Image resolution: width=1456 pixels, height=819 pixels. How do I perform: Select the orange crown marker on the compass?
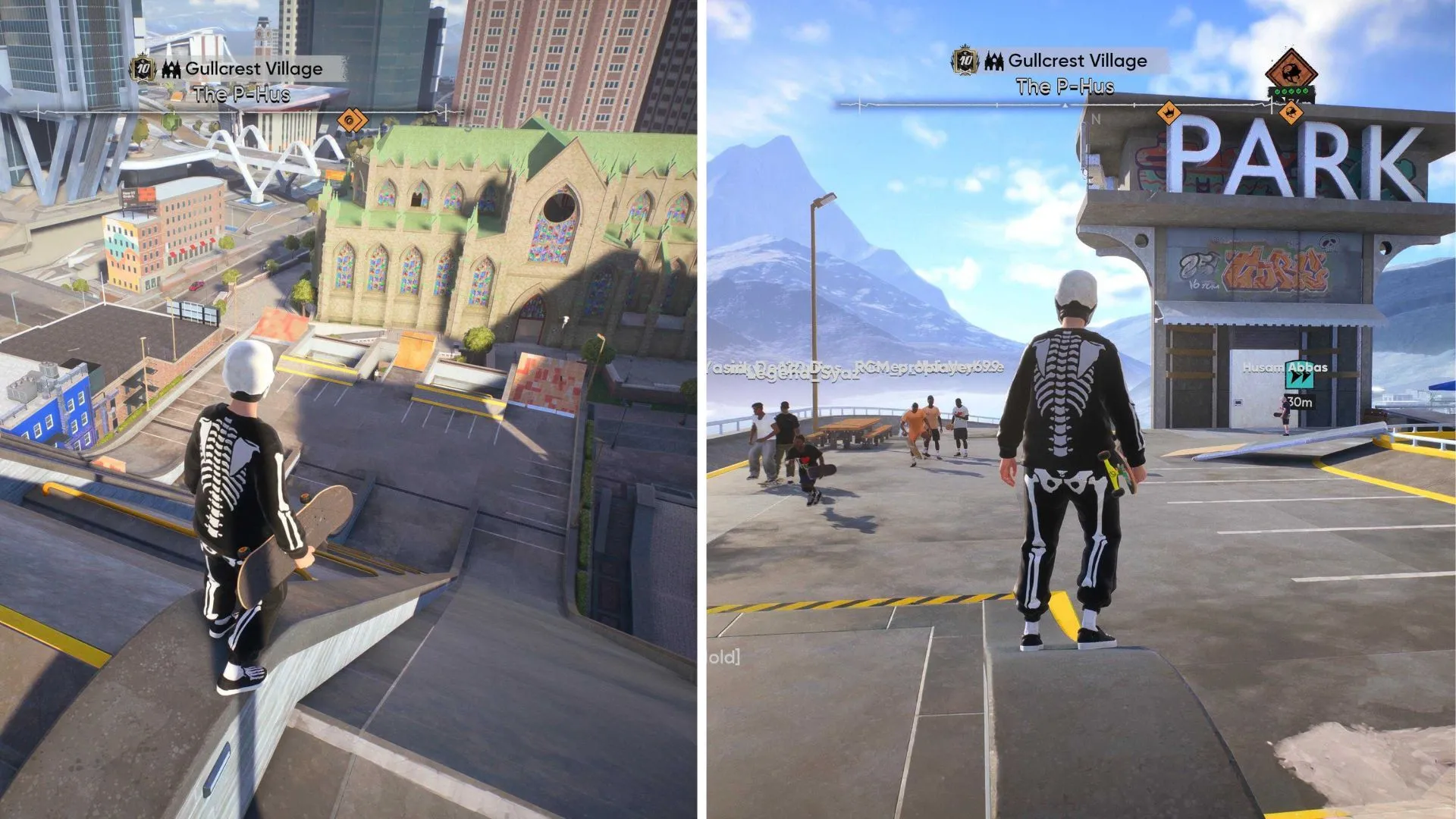1169,114
